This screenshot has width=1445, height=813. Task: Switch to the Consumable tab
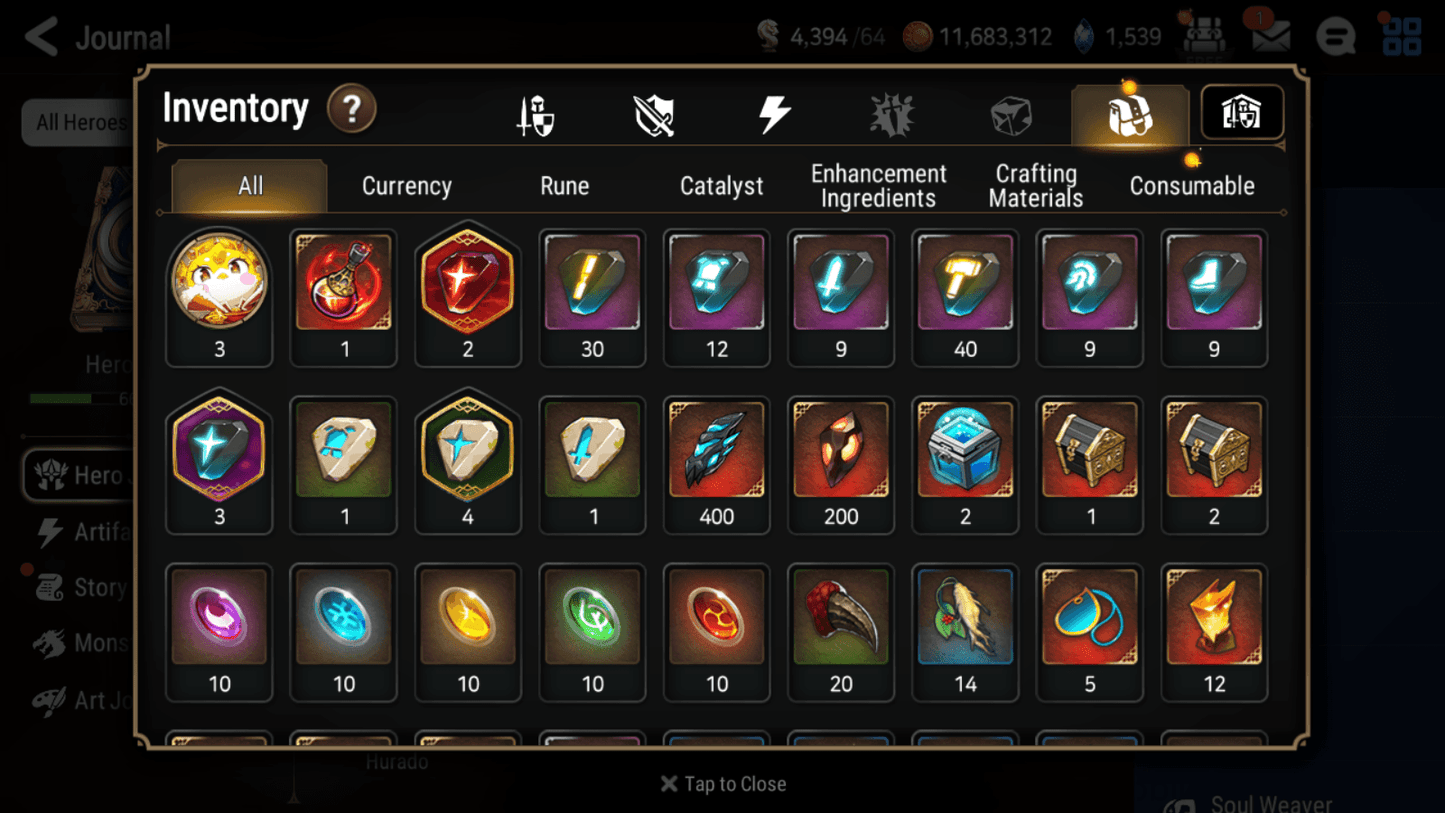click(1192, 185)
